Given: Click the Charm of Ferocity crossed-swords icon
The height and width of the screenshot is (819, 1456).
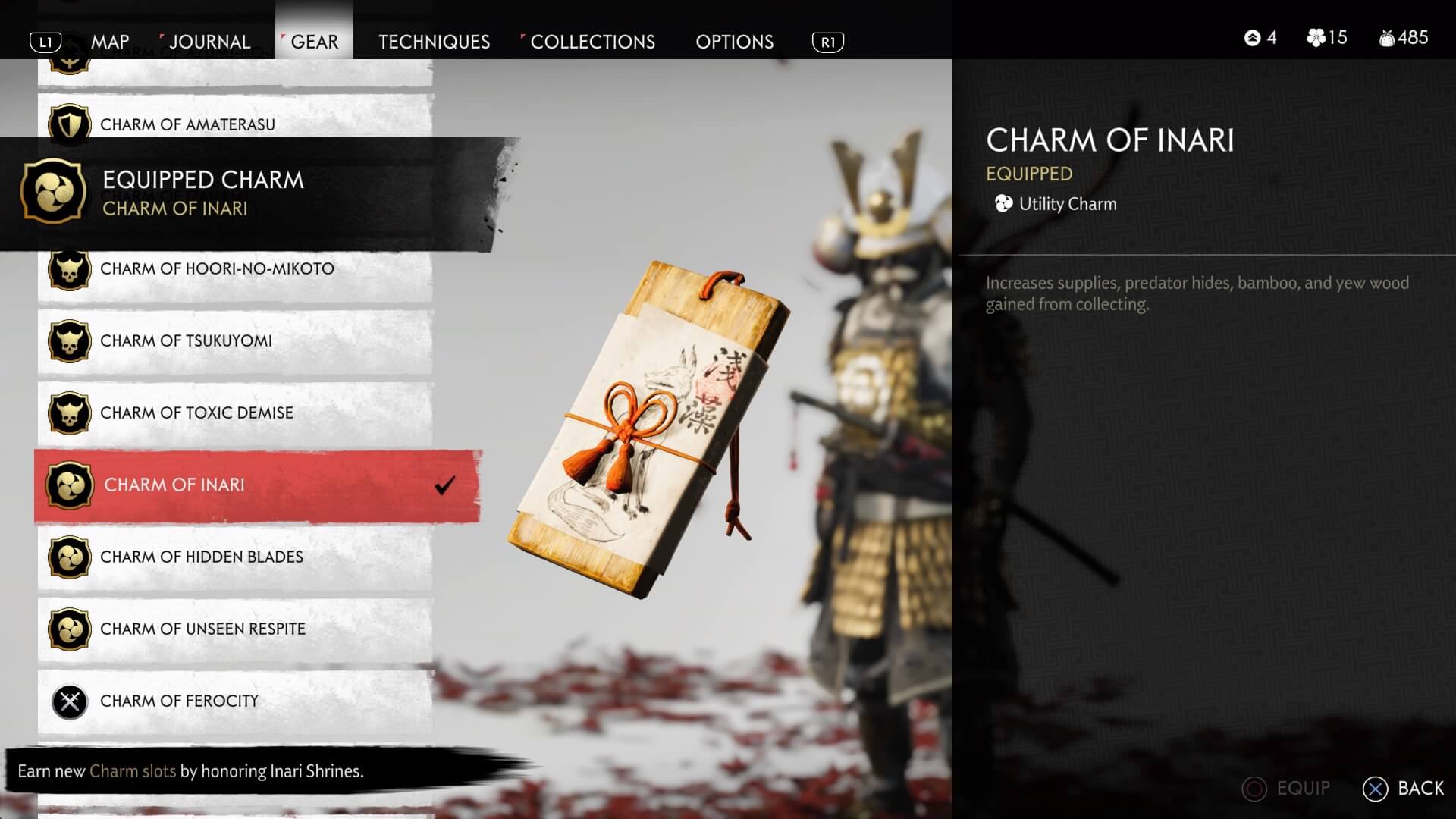Looking at the screenshot, I should pyautogui.click(x=69, y=701).
